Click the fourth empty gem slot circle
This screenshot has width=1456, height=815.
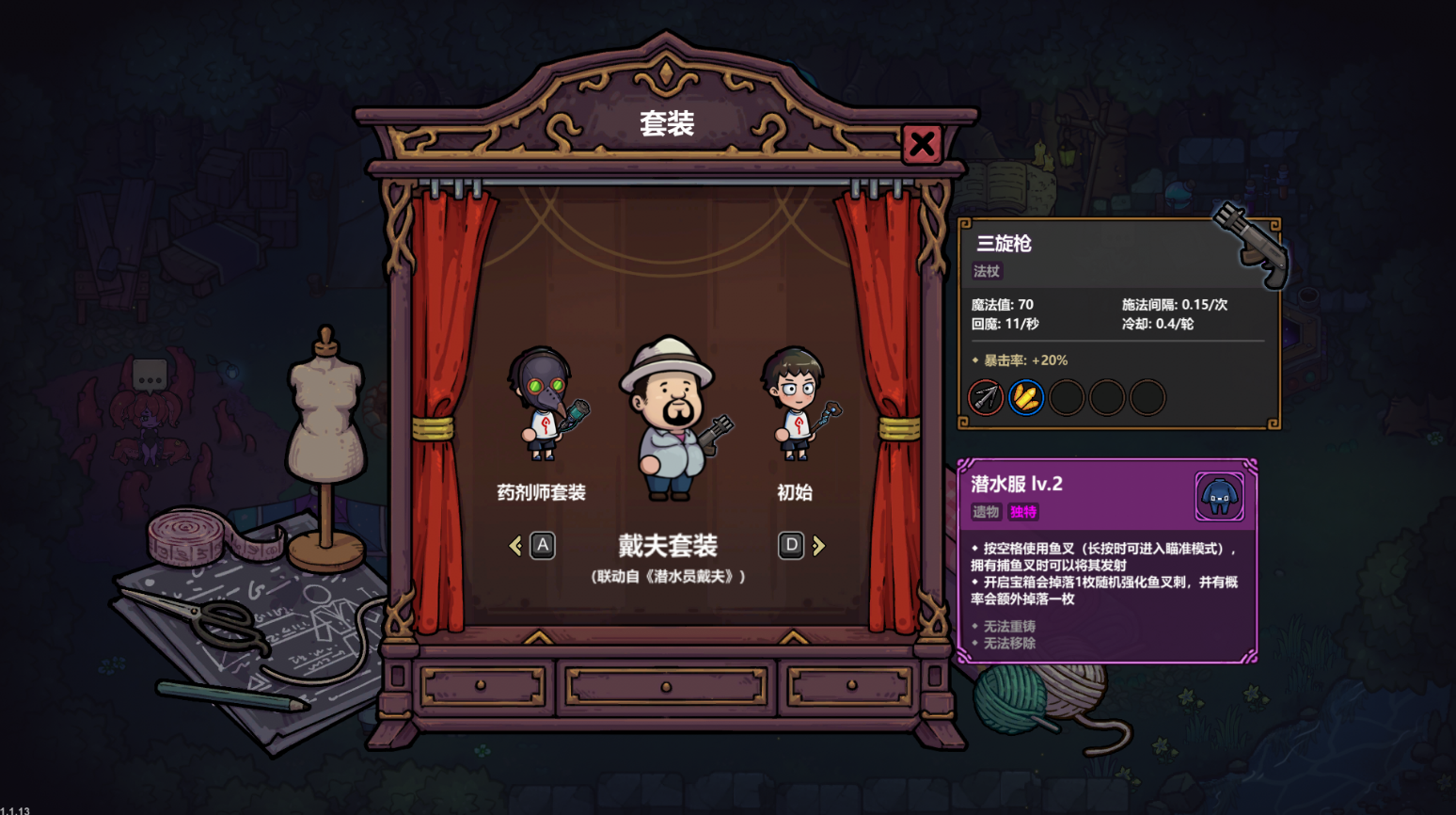coord(1108,397)
